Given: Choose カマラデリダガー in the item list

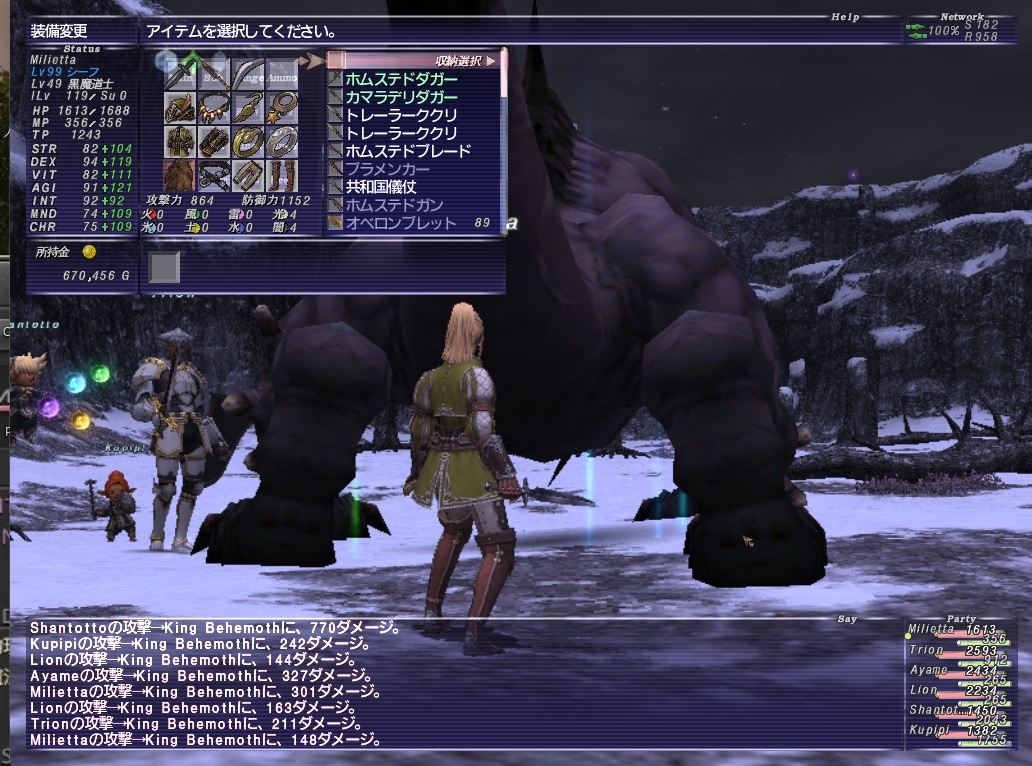Looking at the screenshot, I should click(x=401, y=97).
